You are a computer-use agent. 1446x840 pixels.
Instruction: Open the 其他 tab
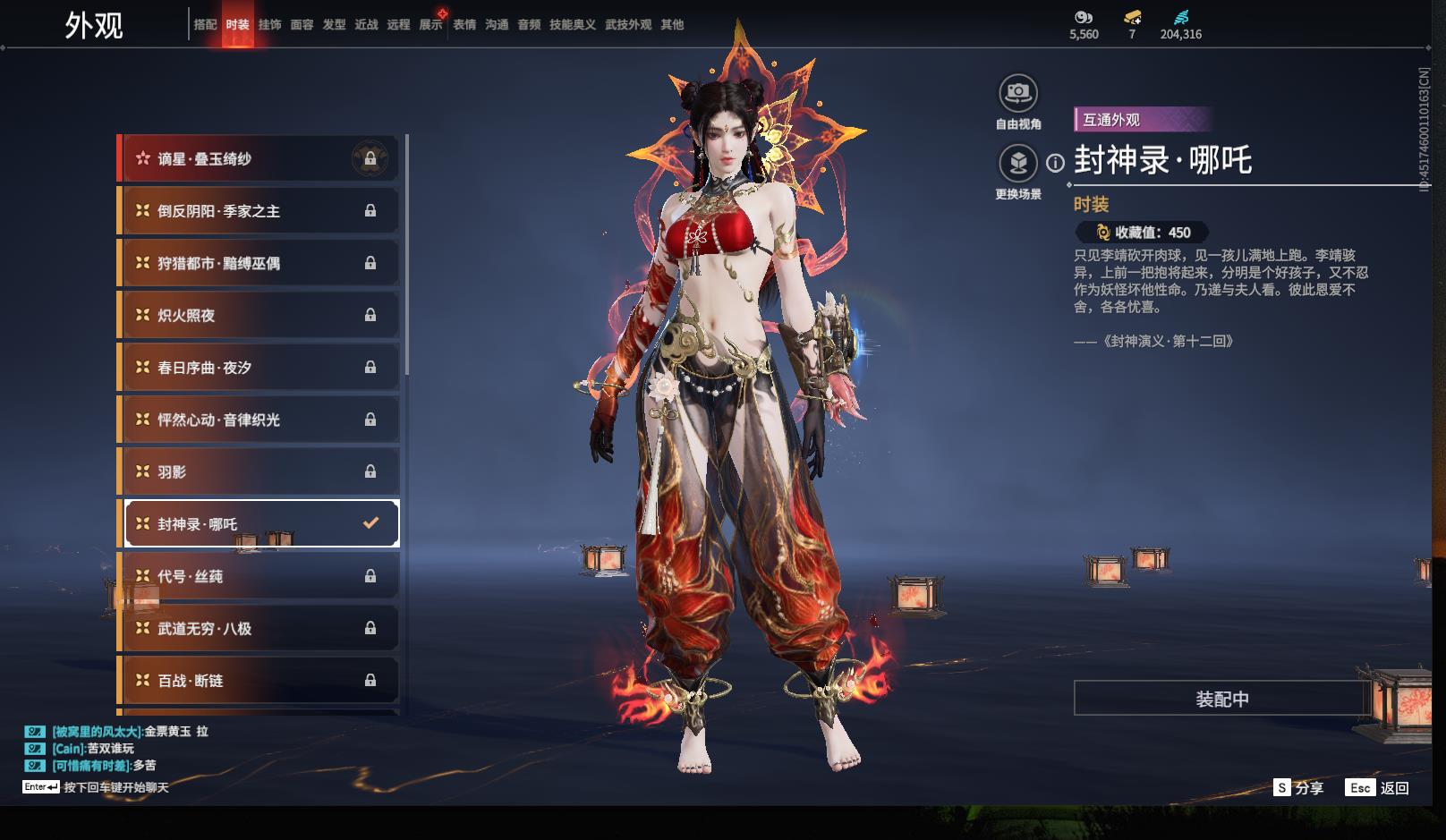pyautogui.click(x=672, y=25)
